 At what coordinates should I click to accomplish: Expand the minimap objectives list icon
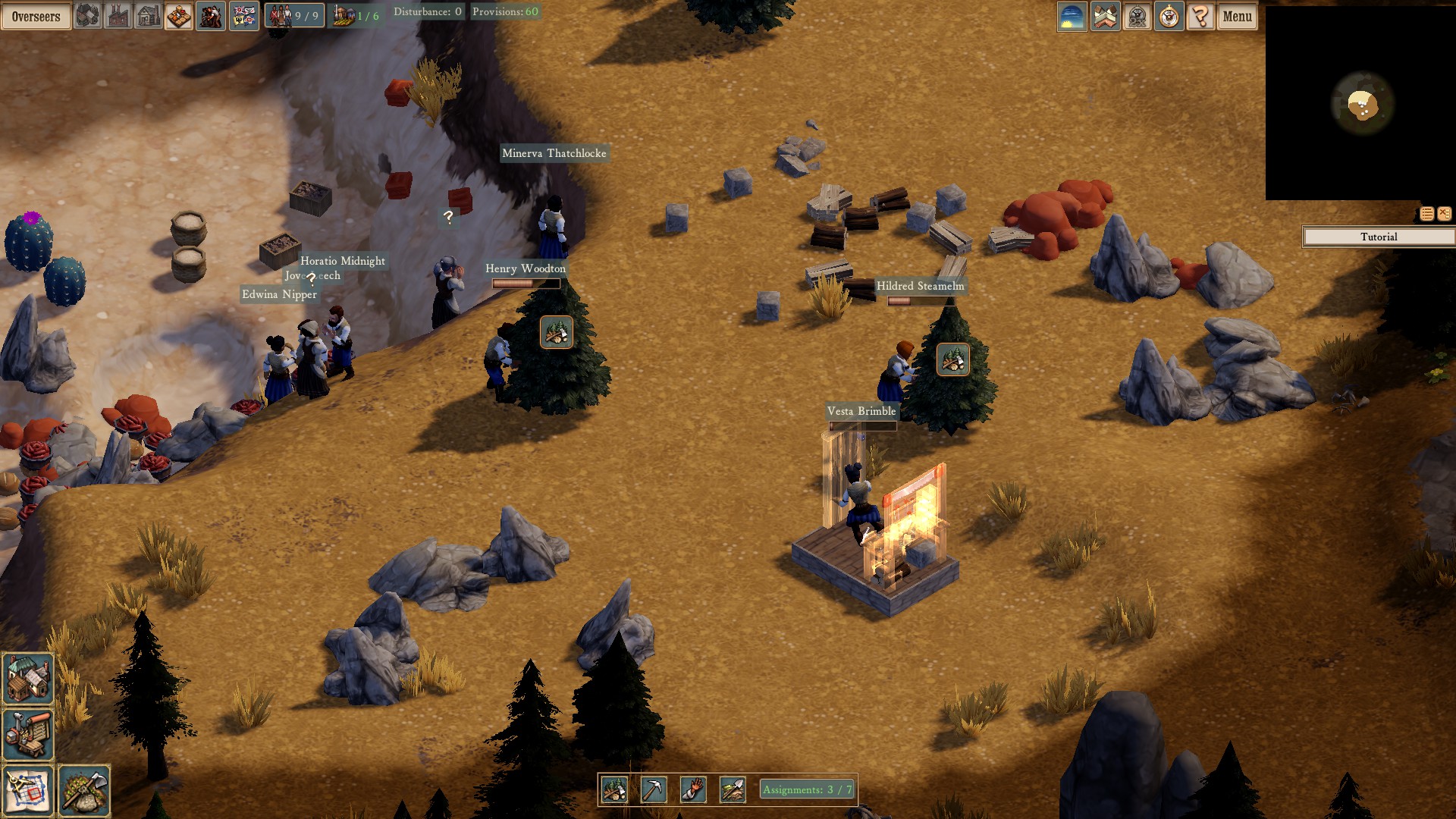(1427, 214)
